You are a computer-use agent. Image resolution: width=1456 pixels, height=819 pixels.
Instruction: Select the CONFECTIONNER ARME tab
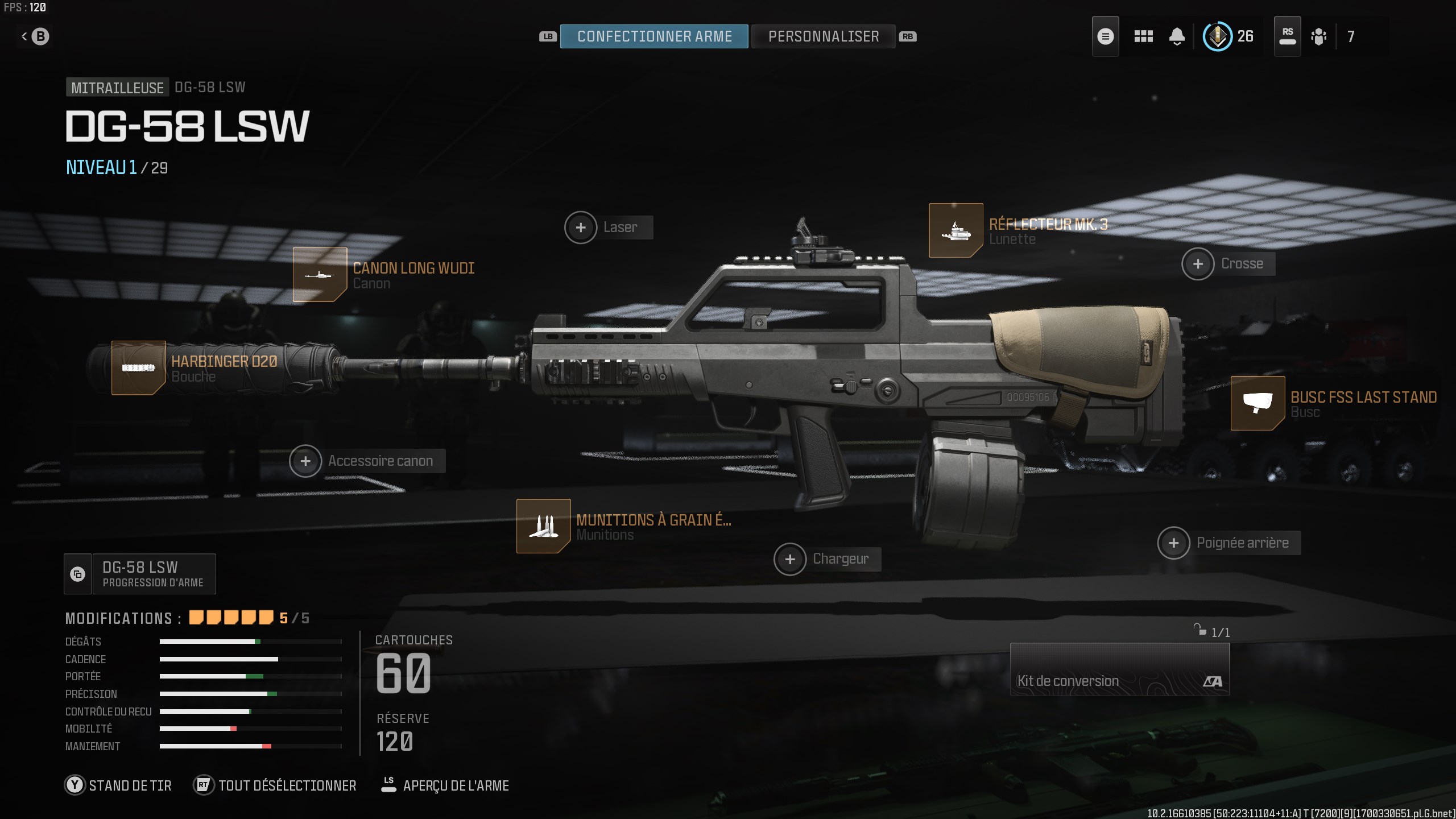coord(654,36)
